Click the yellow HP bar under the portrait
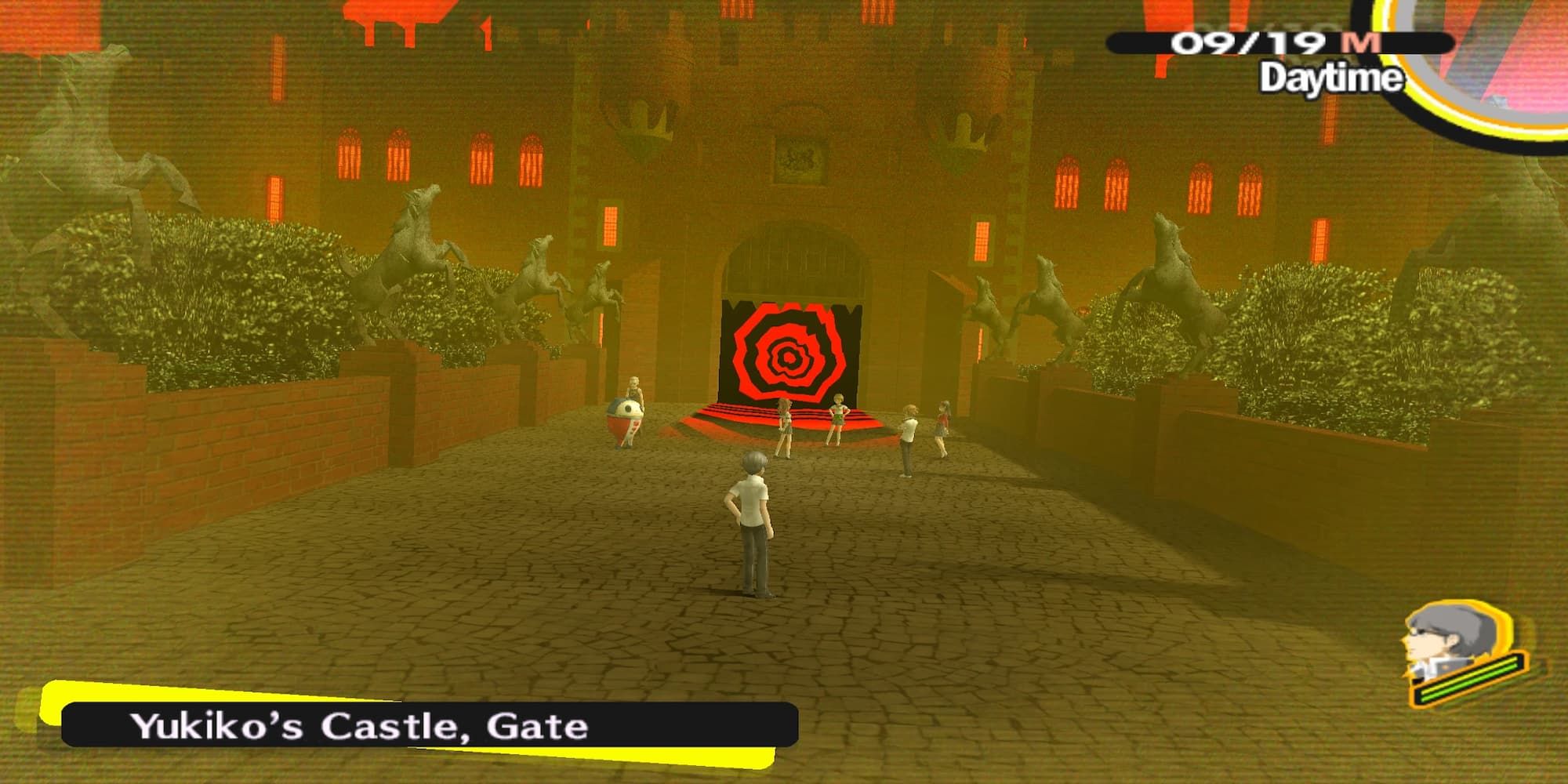This screenshot has width=1568, height=784. [x=1466, y=677]
